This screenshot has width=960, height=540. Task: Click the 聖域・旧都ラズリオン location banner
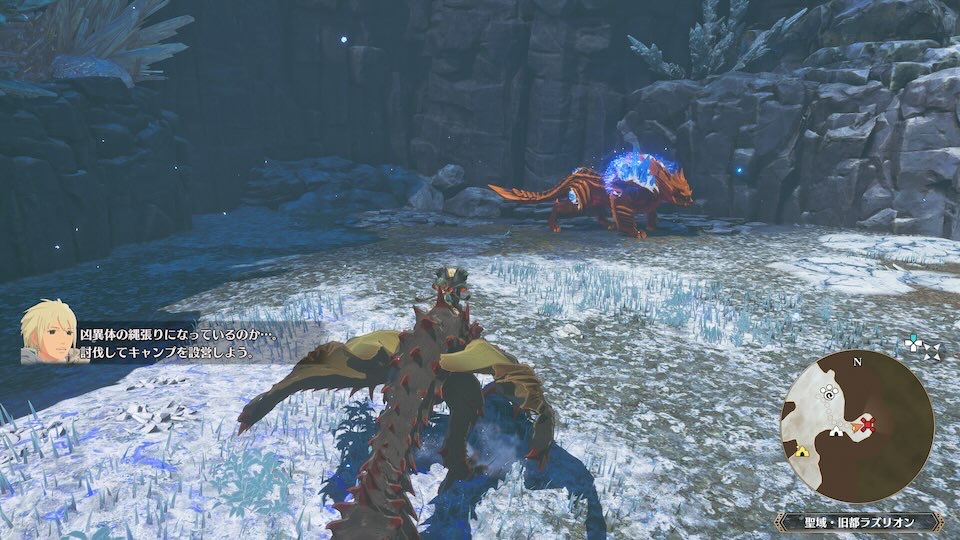coord(858,522)
